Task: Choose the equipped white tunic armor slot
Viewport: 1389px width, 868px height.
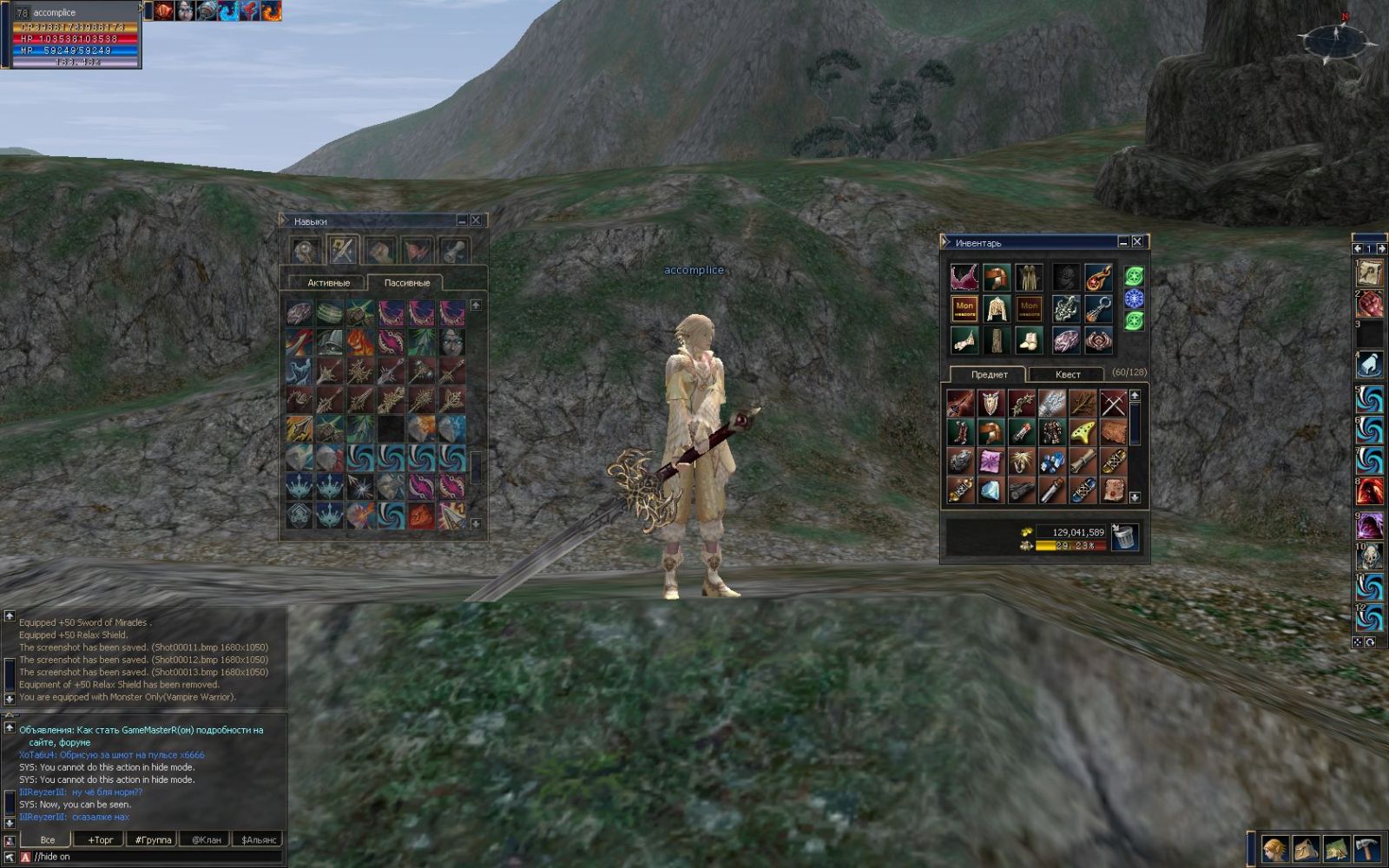Action: (x=996, y=308)
